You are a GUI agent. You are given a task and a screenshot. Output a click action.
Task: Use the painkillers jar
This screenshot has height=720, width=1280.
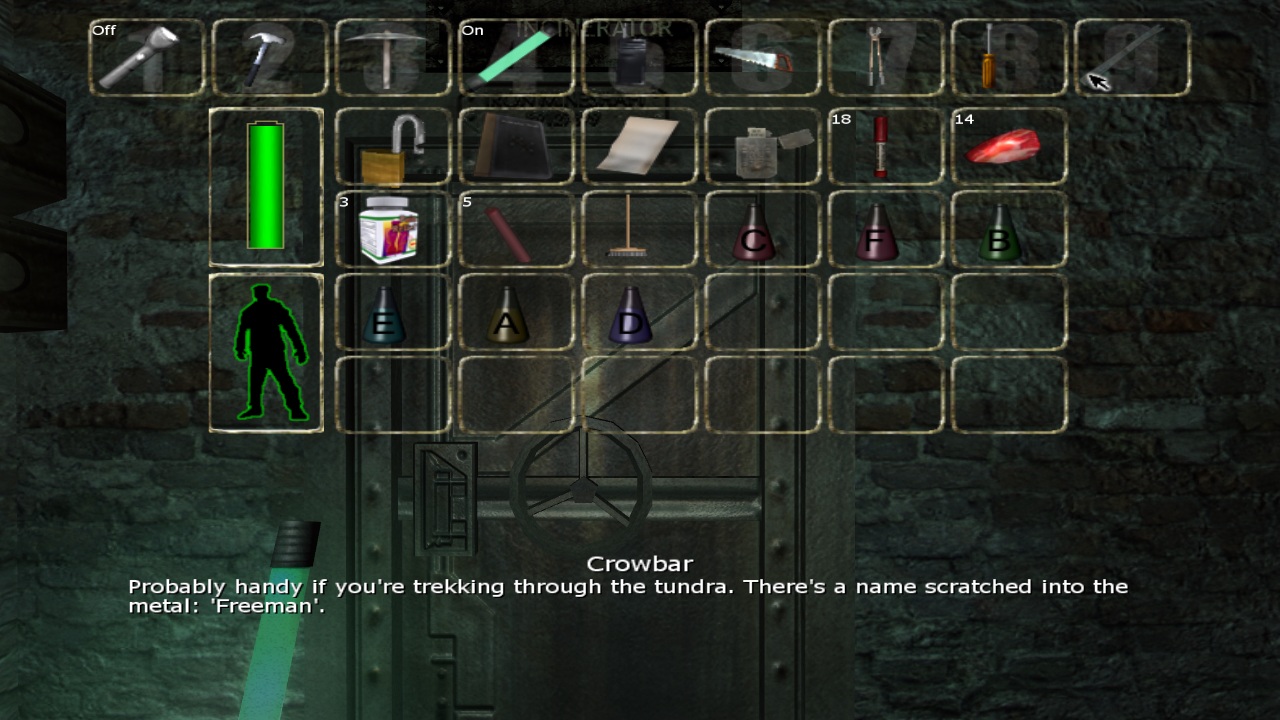point(392,230)
